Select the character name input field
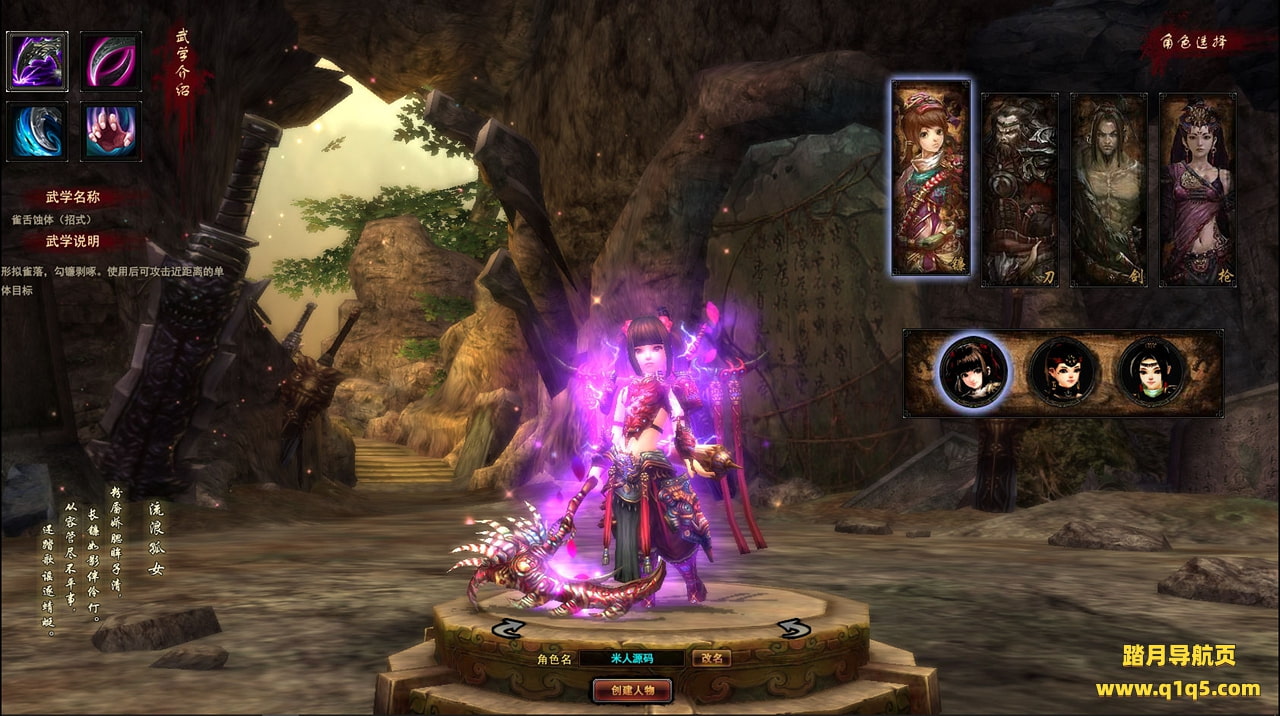This screenshot has width=1280, height=716. point(632,658)
